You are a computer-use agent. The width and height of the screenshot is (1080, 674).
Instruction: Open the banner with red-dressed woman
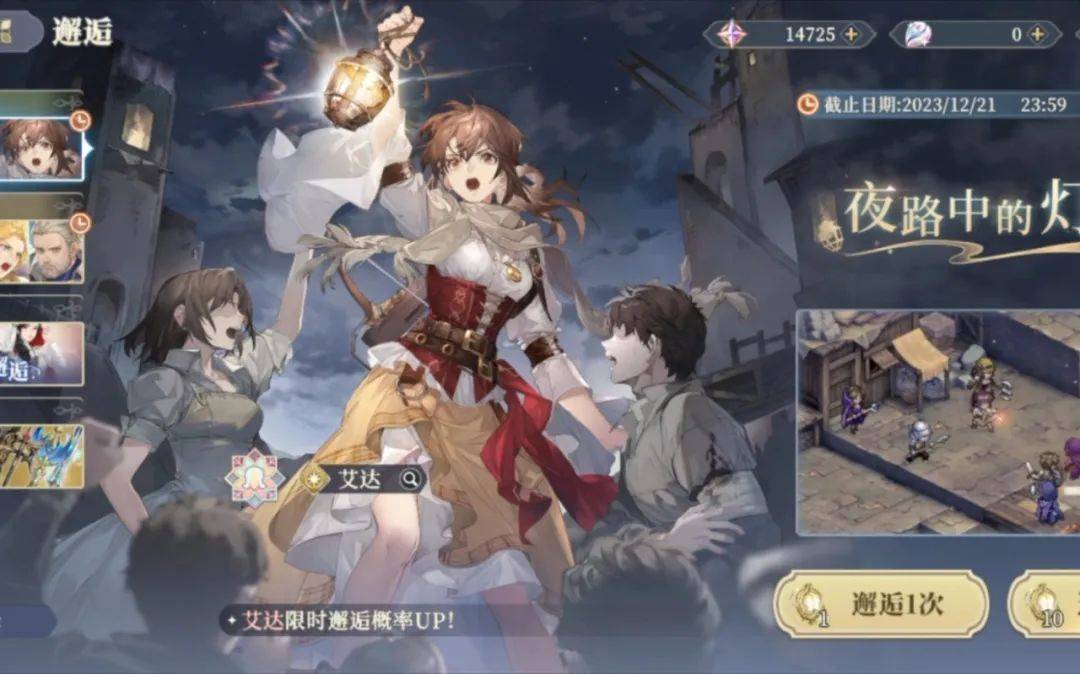click(40, 353)
